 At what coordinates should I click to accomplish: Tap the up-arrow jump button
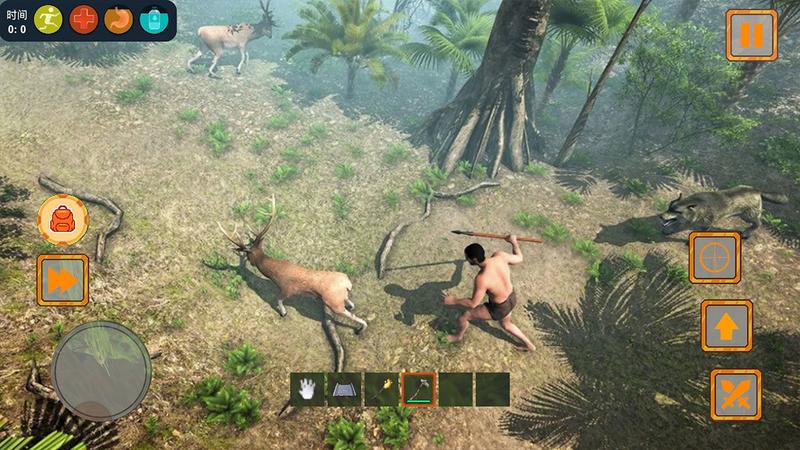pos(726,325)
